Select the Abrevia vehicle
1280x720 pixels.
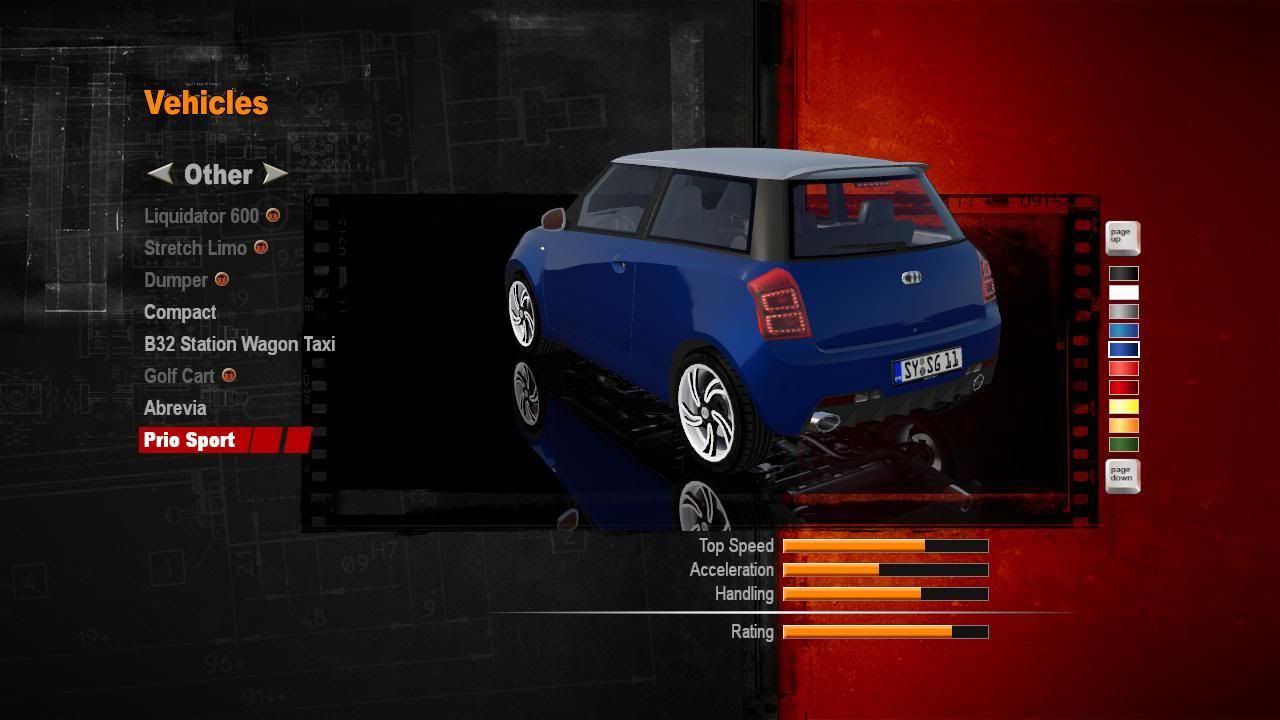tap(175, 408)
